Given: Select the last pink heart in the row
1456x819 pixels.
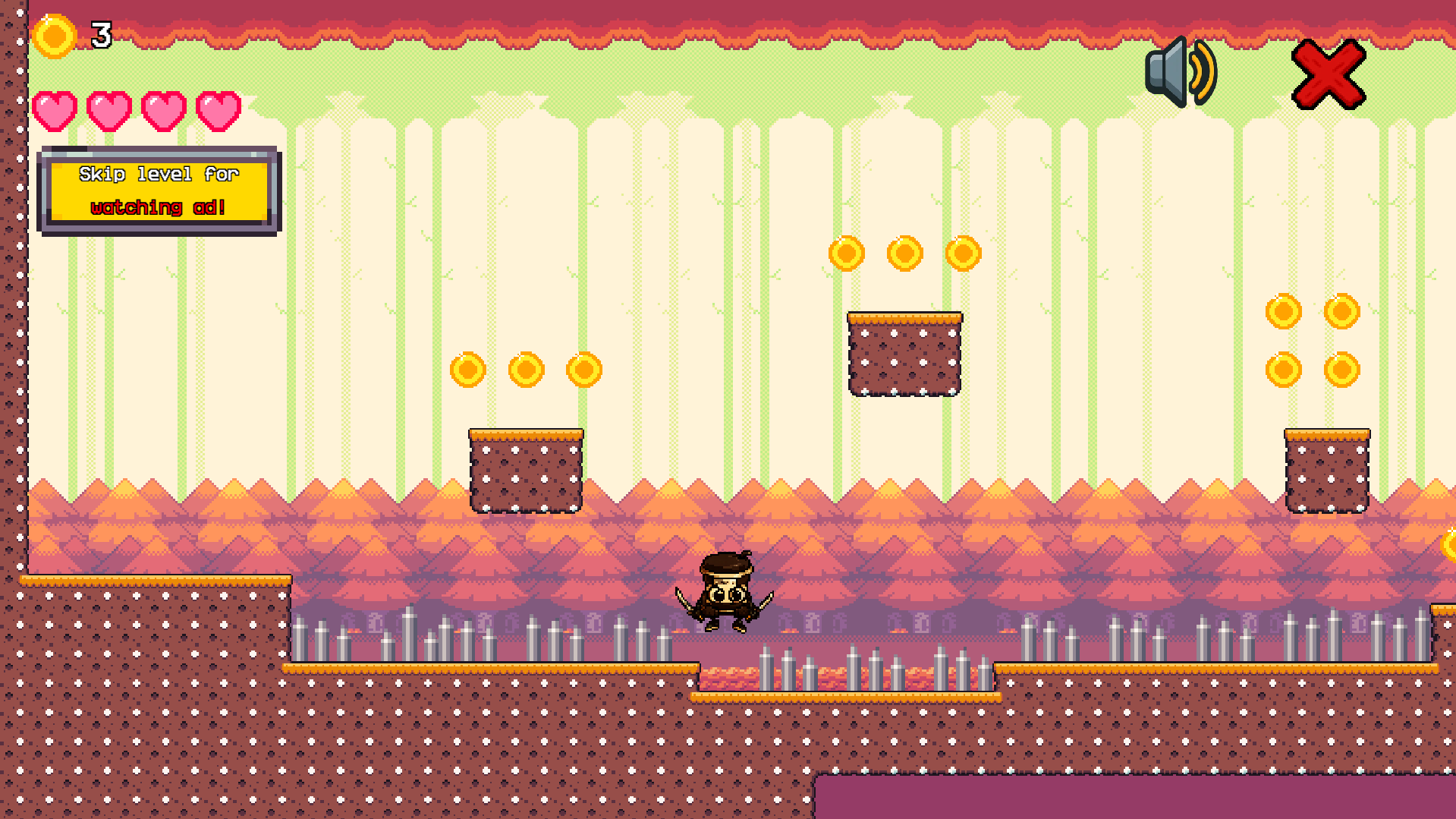Looking at the screenshot, I should 219,110.
